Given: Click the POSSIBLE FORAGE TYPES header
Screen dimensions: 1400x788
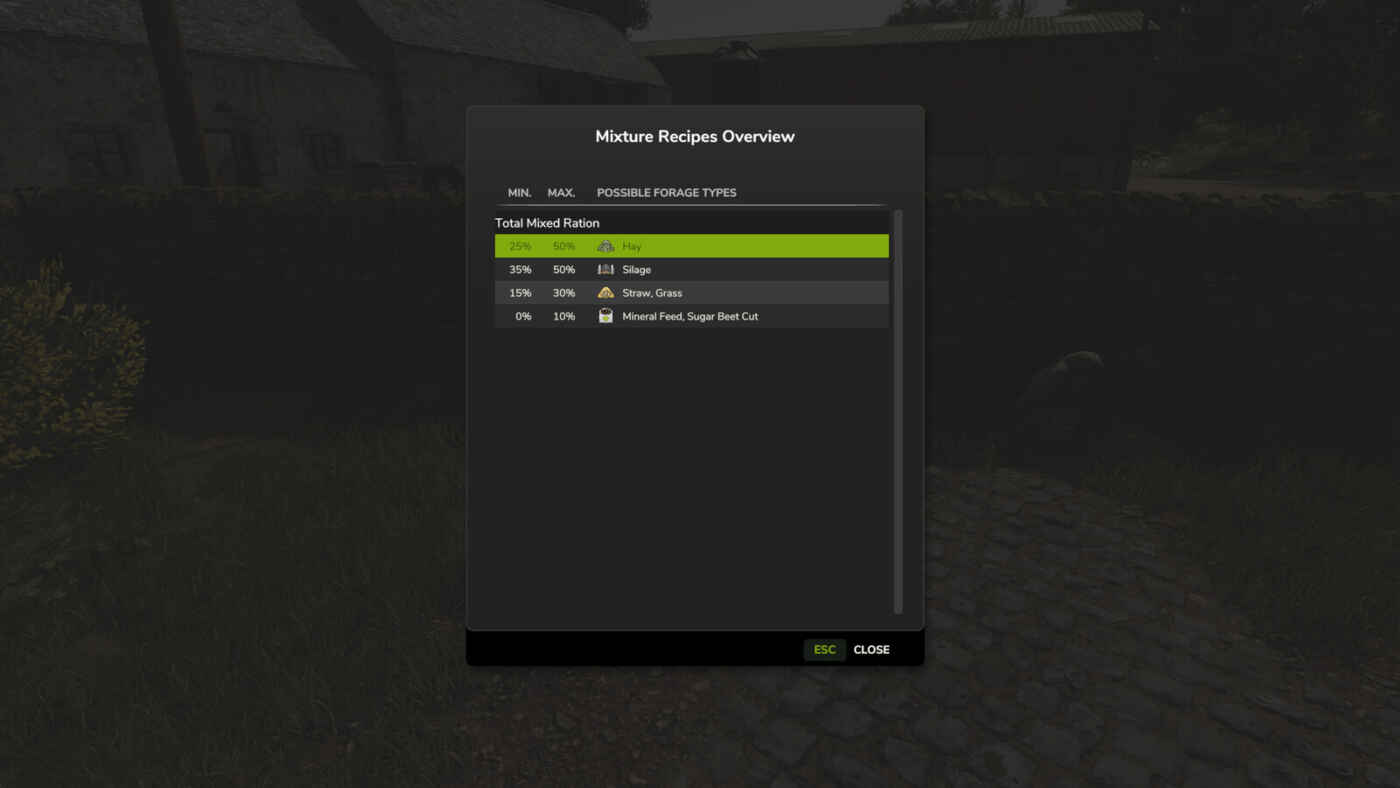Looking at the screenshot, I should tap(666, 192).
